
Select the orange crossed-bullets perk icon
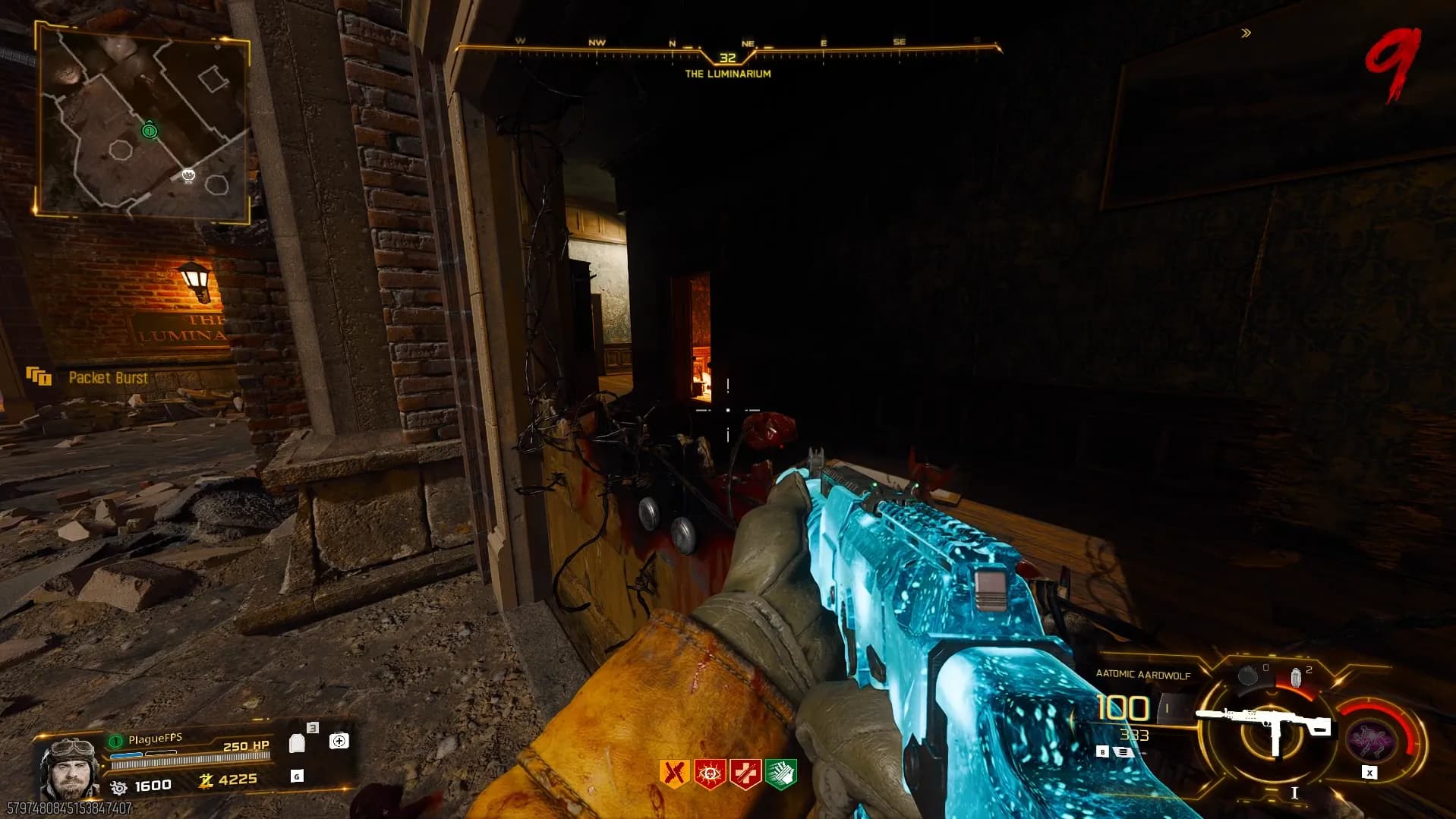[673, 773]
